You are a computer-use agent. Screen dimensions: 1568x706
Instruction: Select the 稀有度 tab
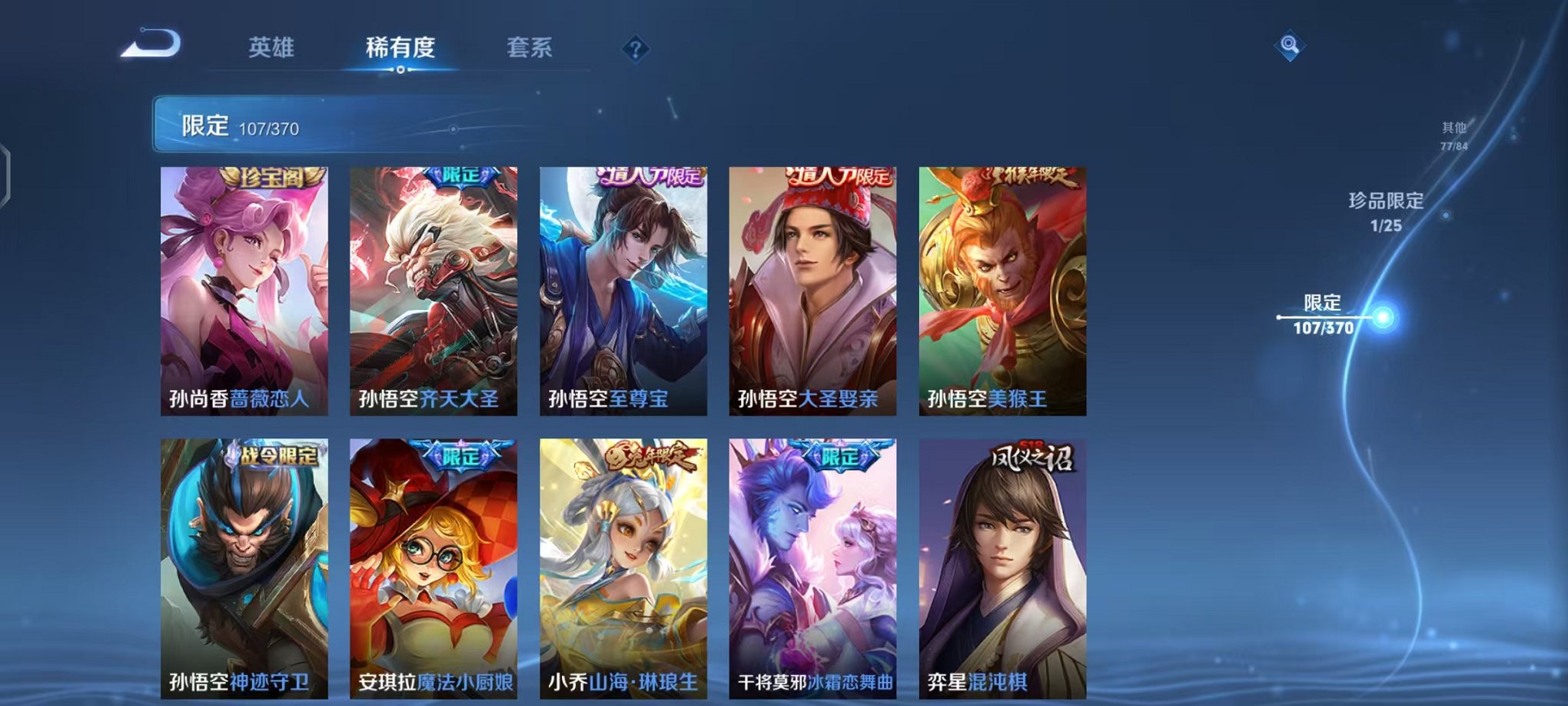point(400,46)
